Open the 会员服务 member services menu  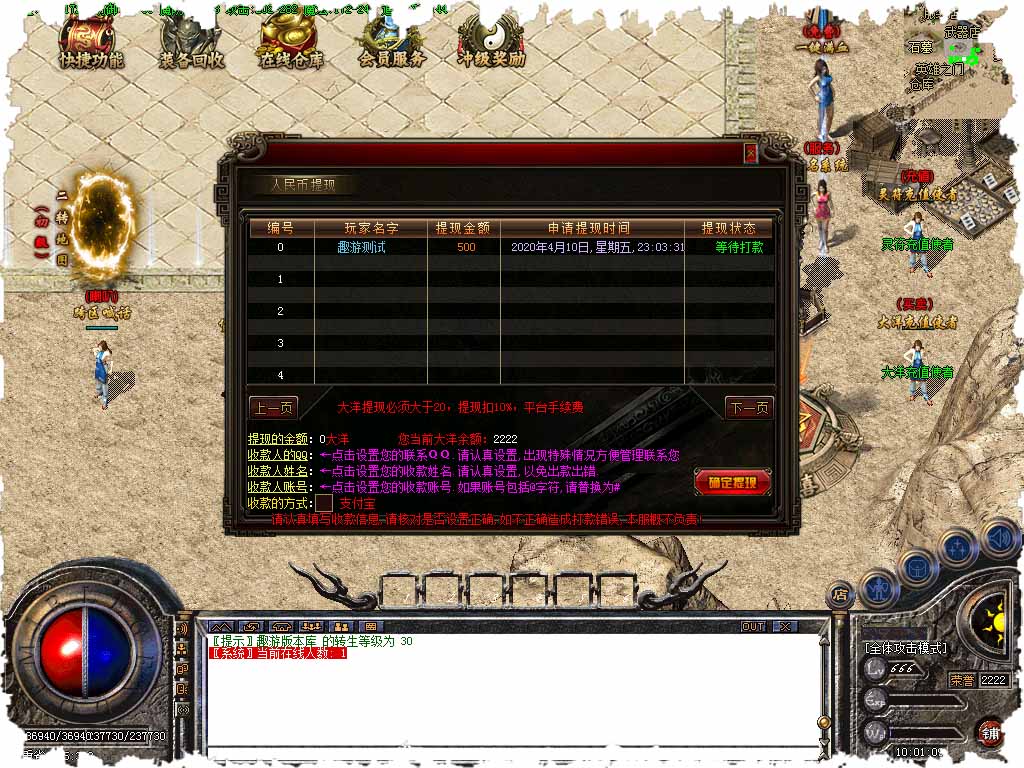[391, 42]
